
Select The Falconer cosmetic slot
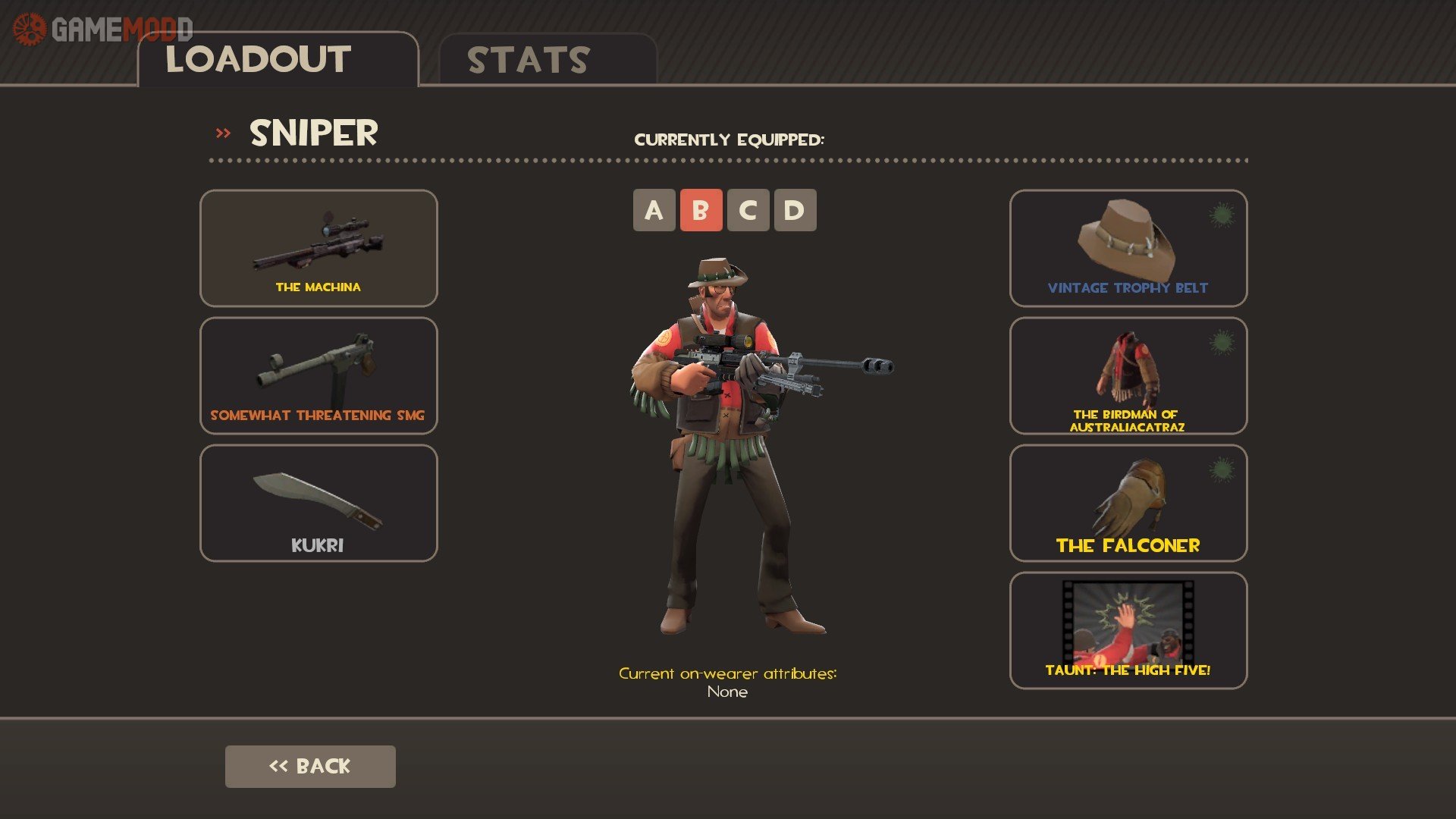[x=1128, y=503]
